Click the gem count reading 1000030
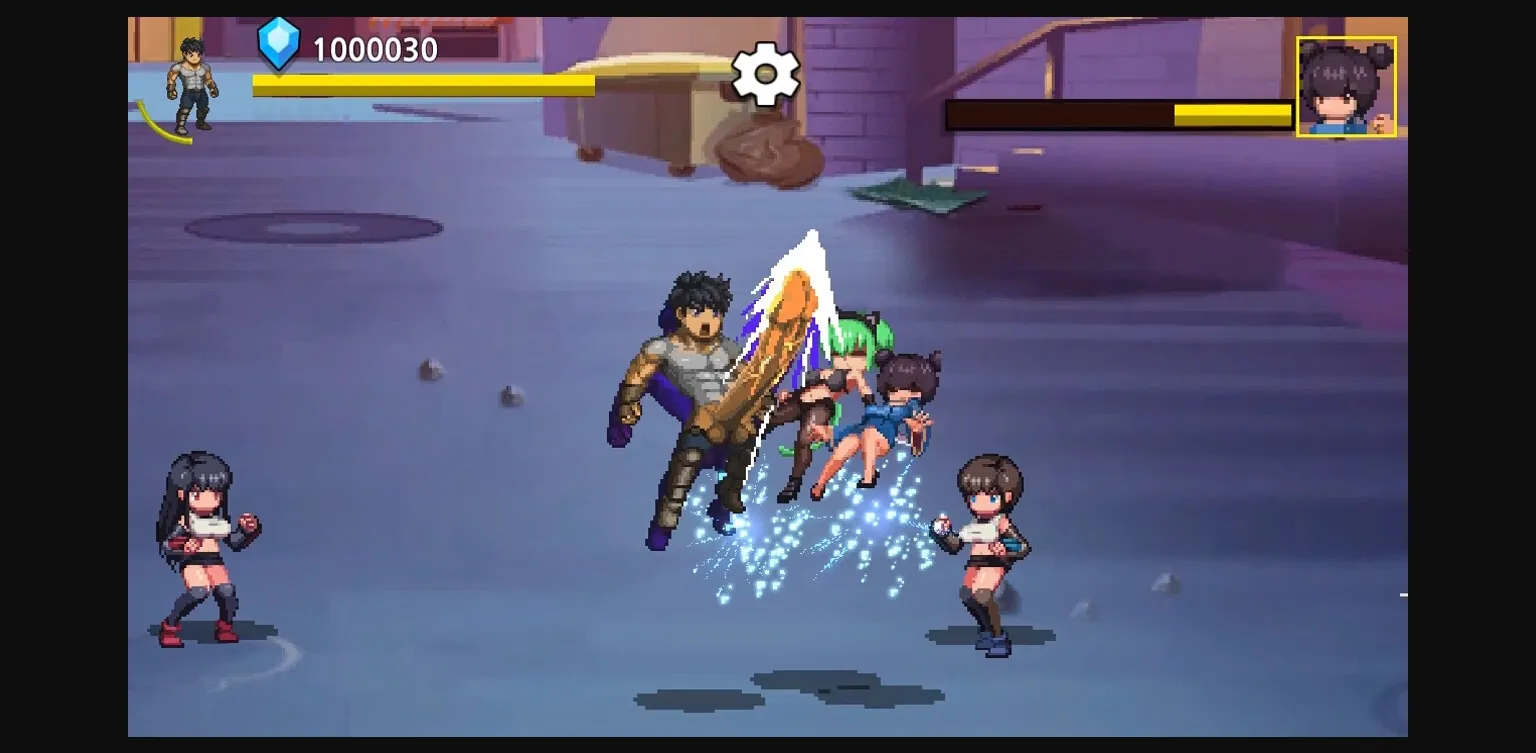This screenshot has width=1536, height=753. coord(374,47)
